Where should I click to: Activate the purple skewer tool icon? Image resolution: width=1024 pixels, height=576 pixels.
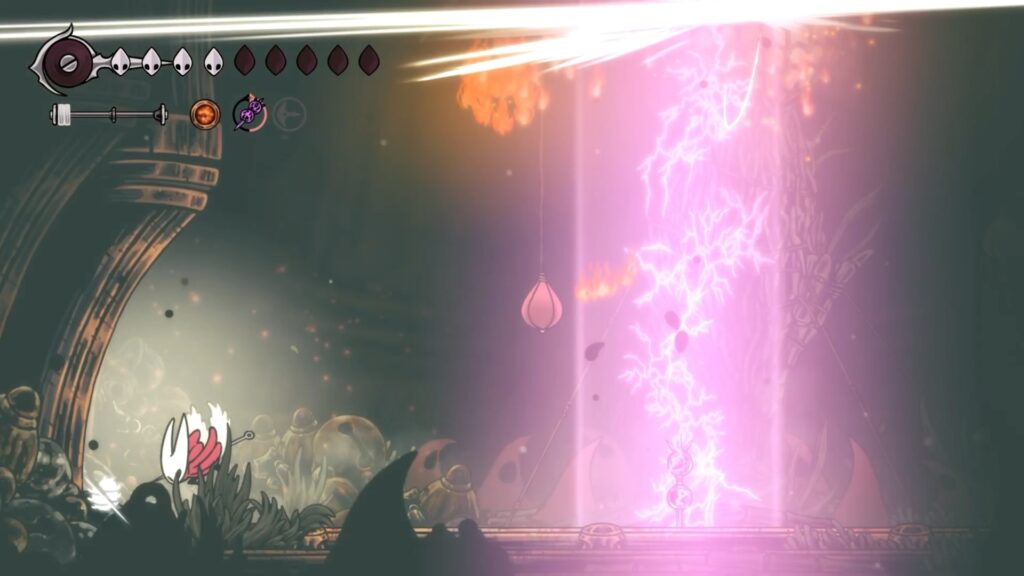click(x=248, y=114)
